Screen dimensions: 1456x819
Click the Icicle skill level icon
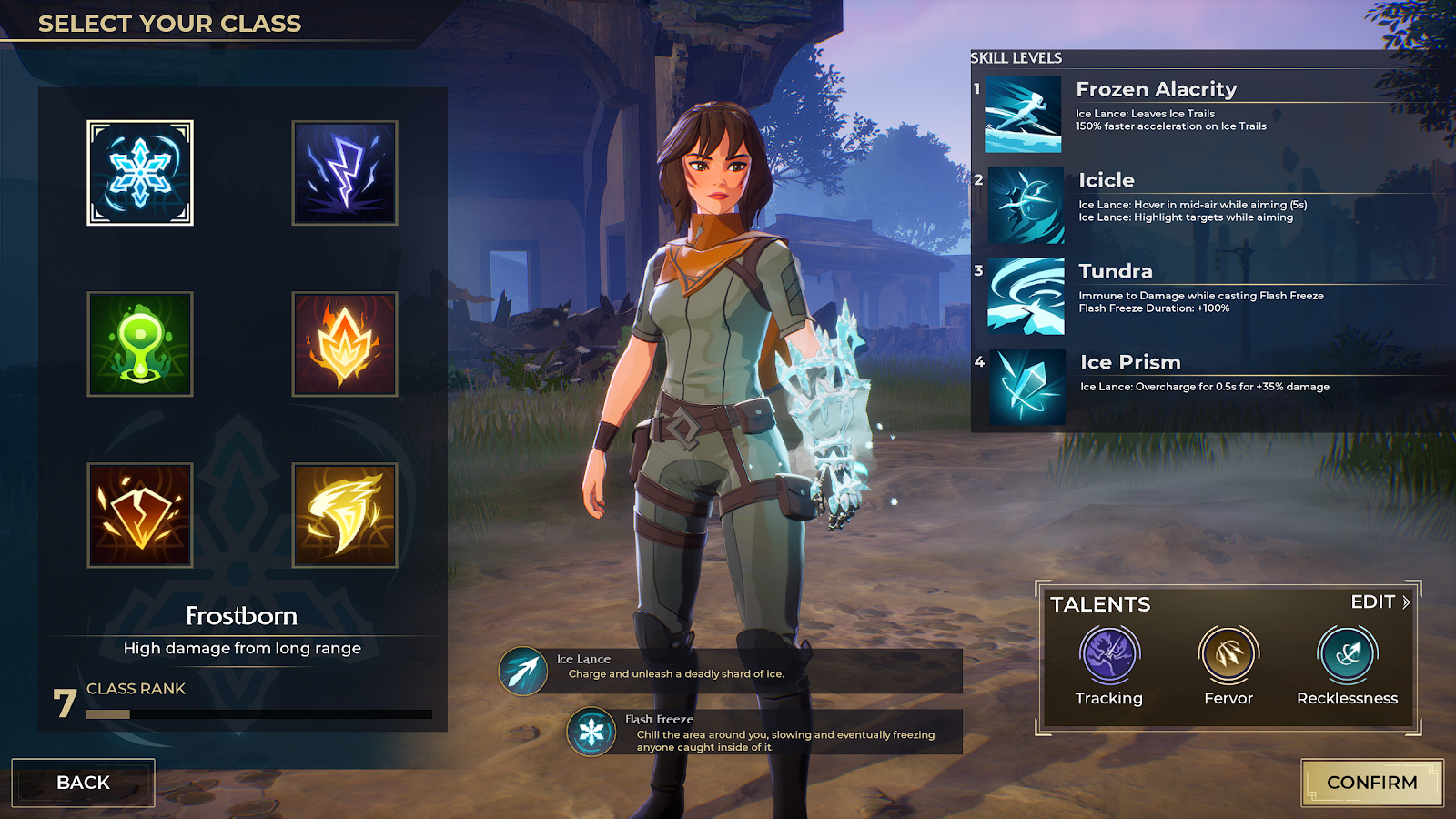tap(1026, 206)
